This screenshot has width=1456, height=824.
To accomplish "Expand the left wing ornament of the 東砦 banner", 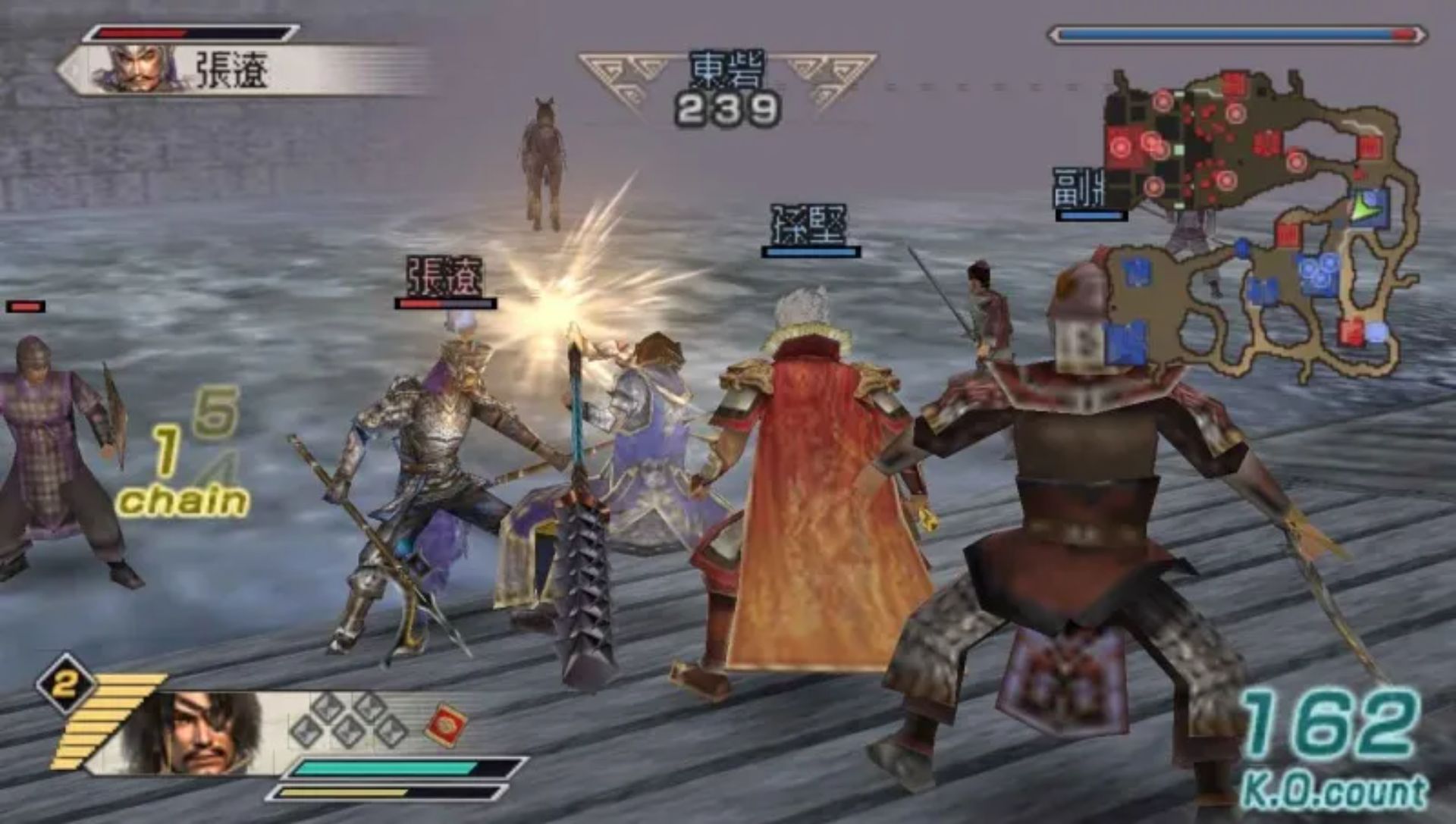I will coord(614,72).
